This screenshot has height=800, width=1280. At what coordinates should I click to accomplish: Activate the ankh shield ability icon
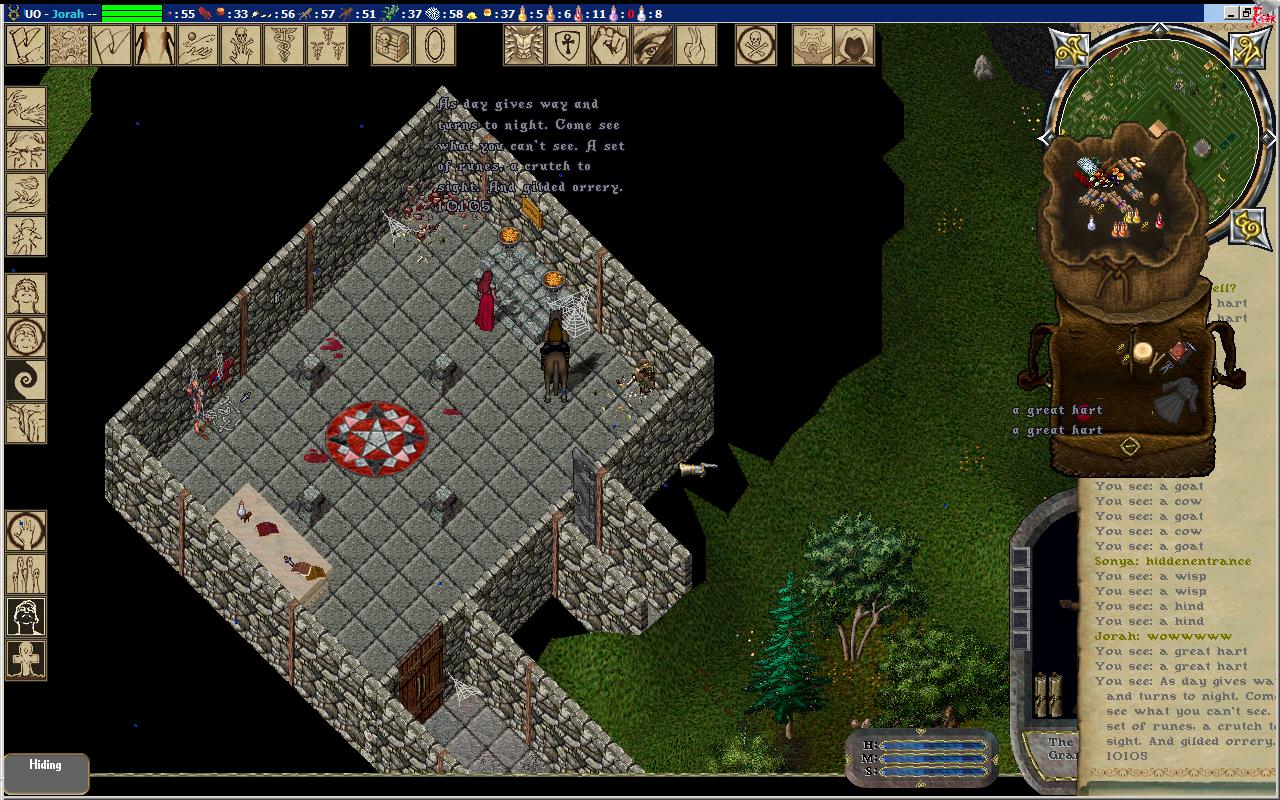pyautogui.click(x=566, y=46)
